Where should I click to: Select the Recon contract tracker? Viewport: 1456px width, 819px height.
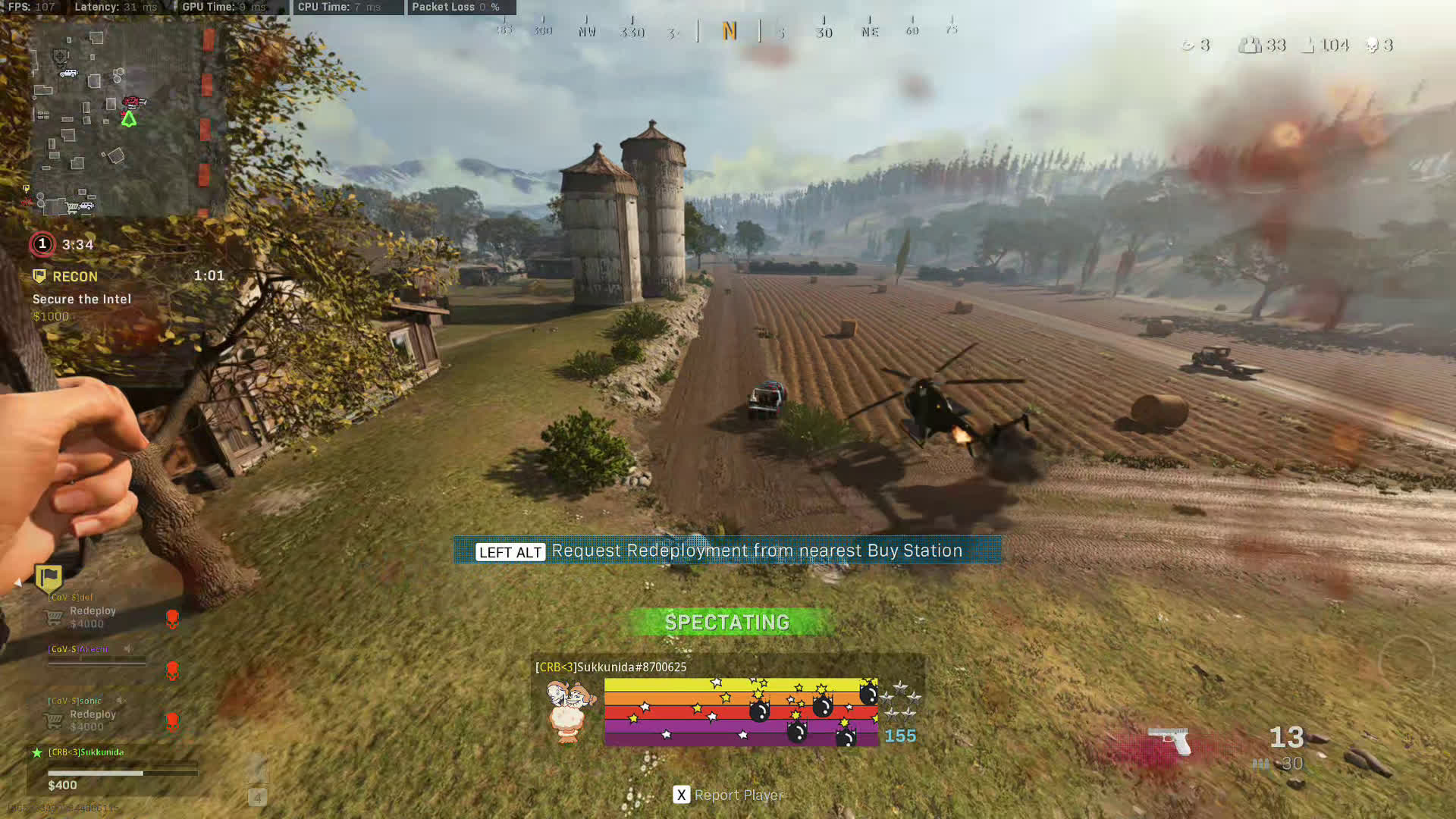74,277
